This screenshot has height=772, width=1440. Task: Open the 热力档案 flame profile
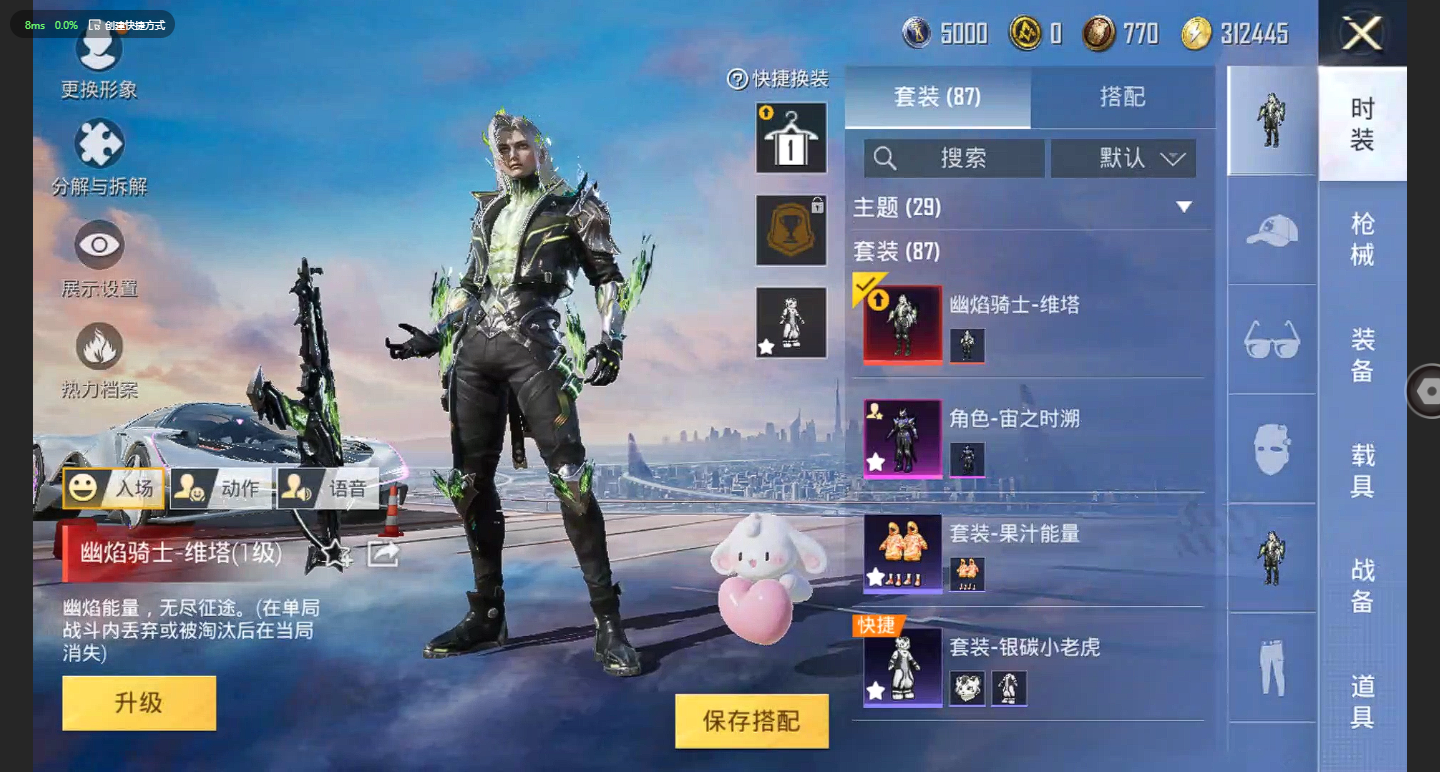coord(99,359)
